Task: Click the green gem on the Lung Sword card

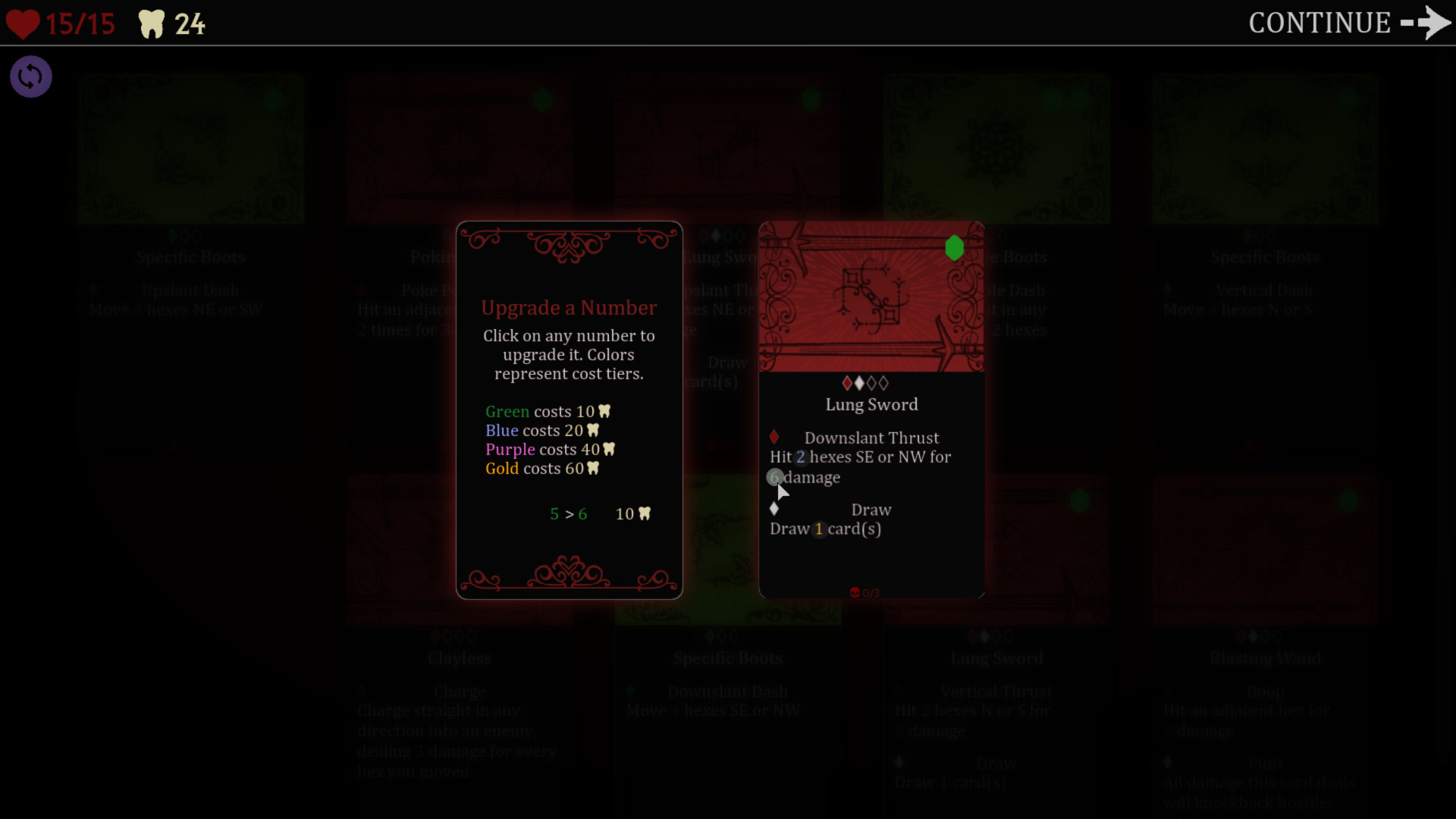Action: pyautogui.click(x=955, y=248)
